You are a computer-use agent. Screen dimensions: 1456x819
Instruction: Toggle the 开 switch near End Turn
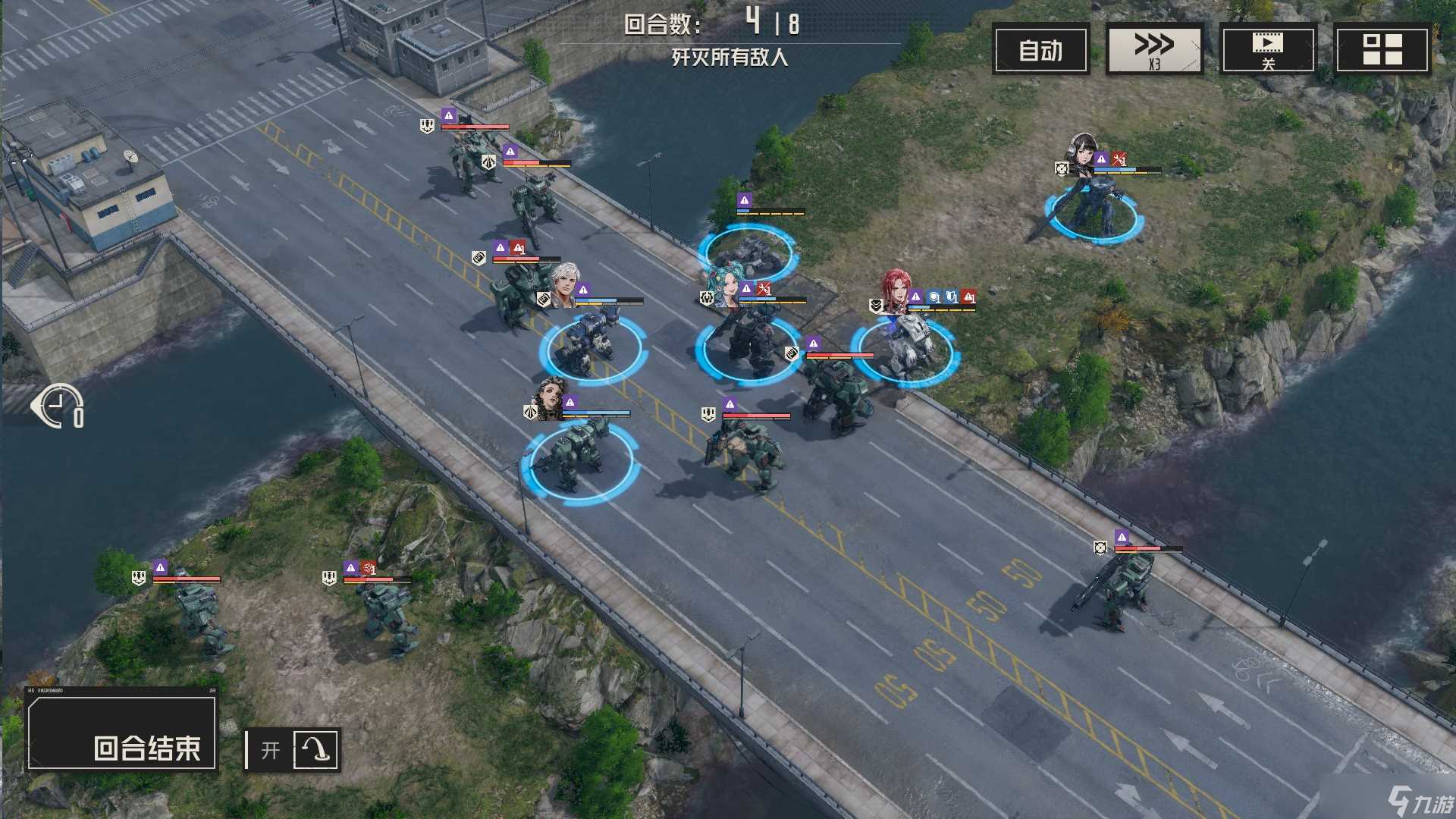[270, 748]
